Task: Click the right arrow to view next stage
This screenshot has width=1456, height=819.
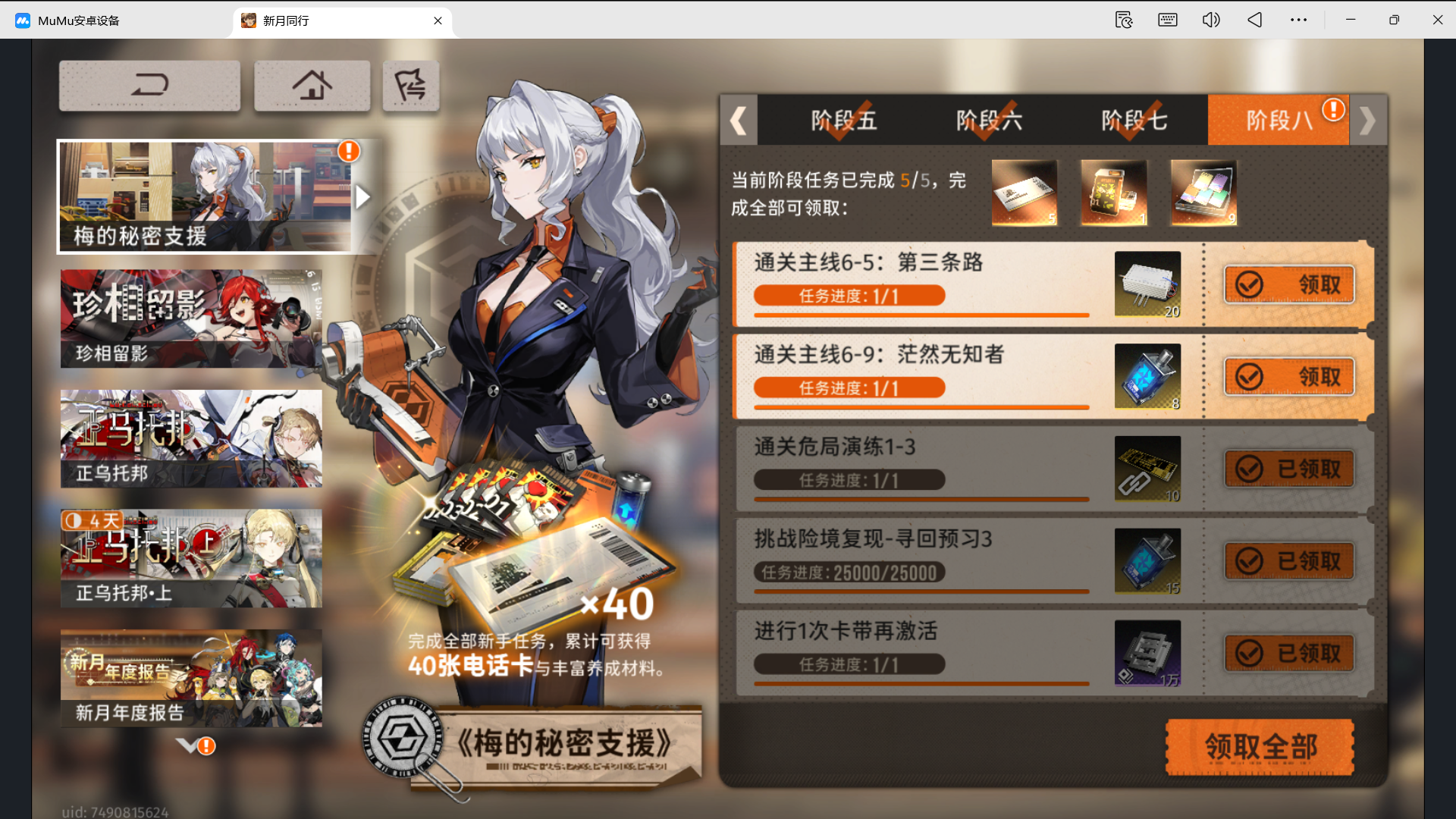Action: click(x=1367, y=120)
